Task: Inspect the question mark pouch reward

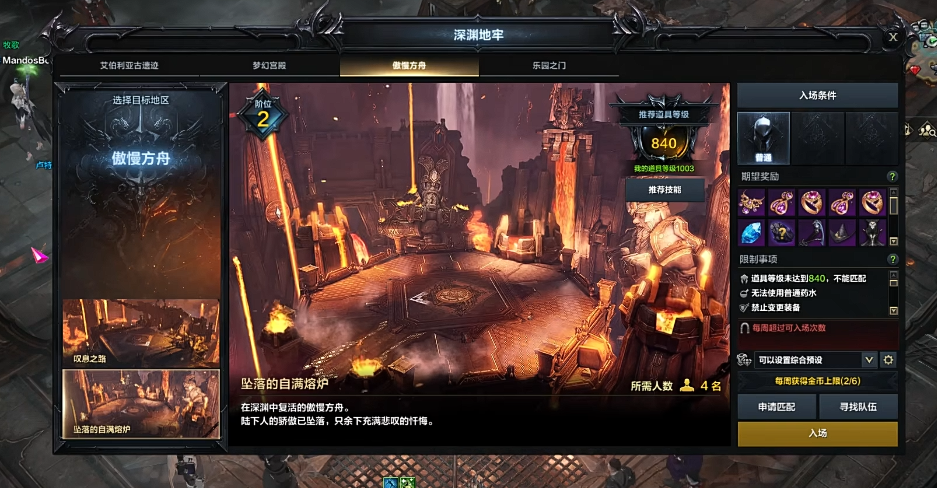Action: pyautogui.click(x=781, y=232)
